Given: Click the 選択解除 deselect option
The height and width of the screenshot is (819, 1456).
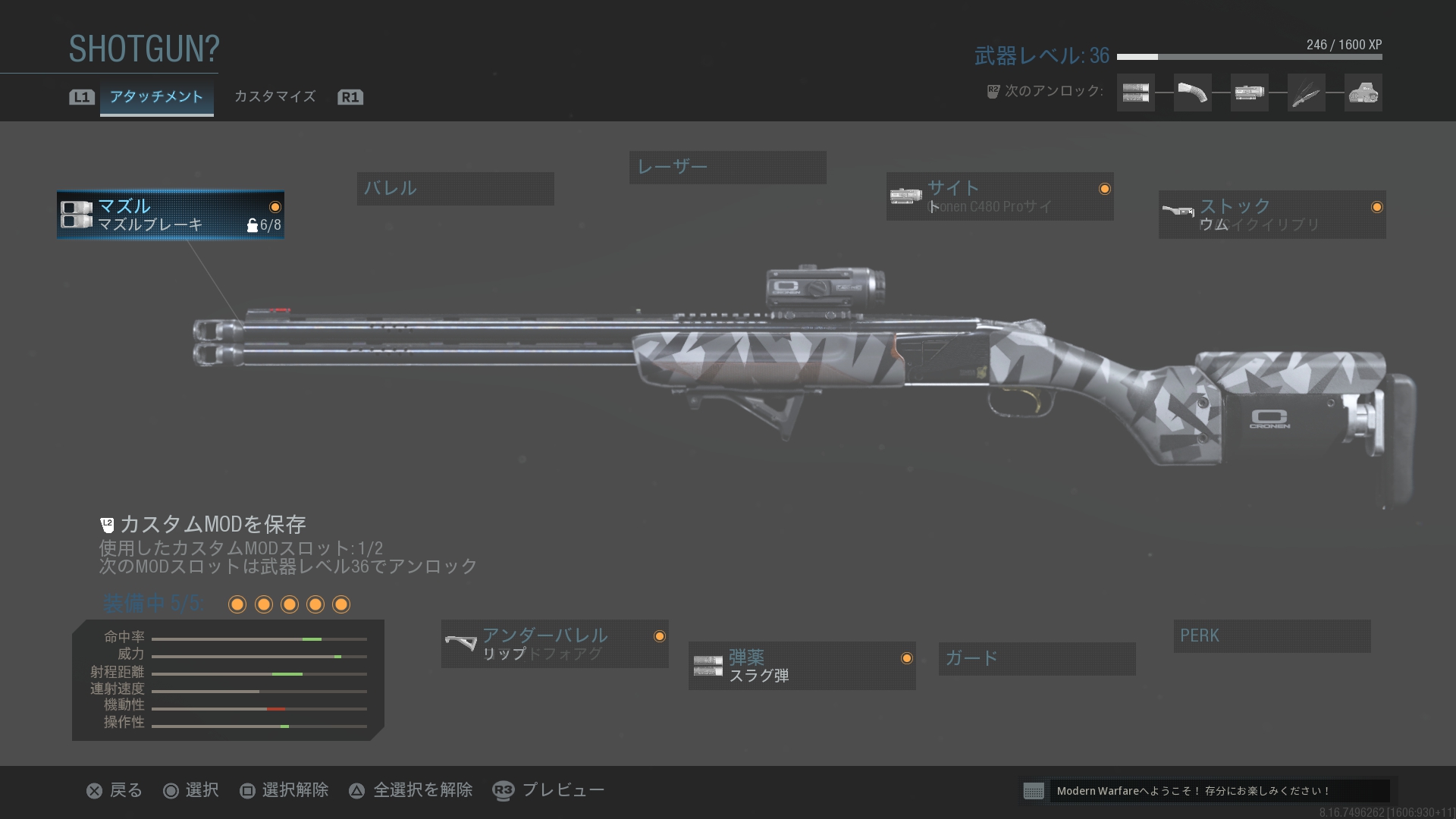Looking at the screenshot, I should tap(284, 790).
